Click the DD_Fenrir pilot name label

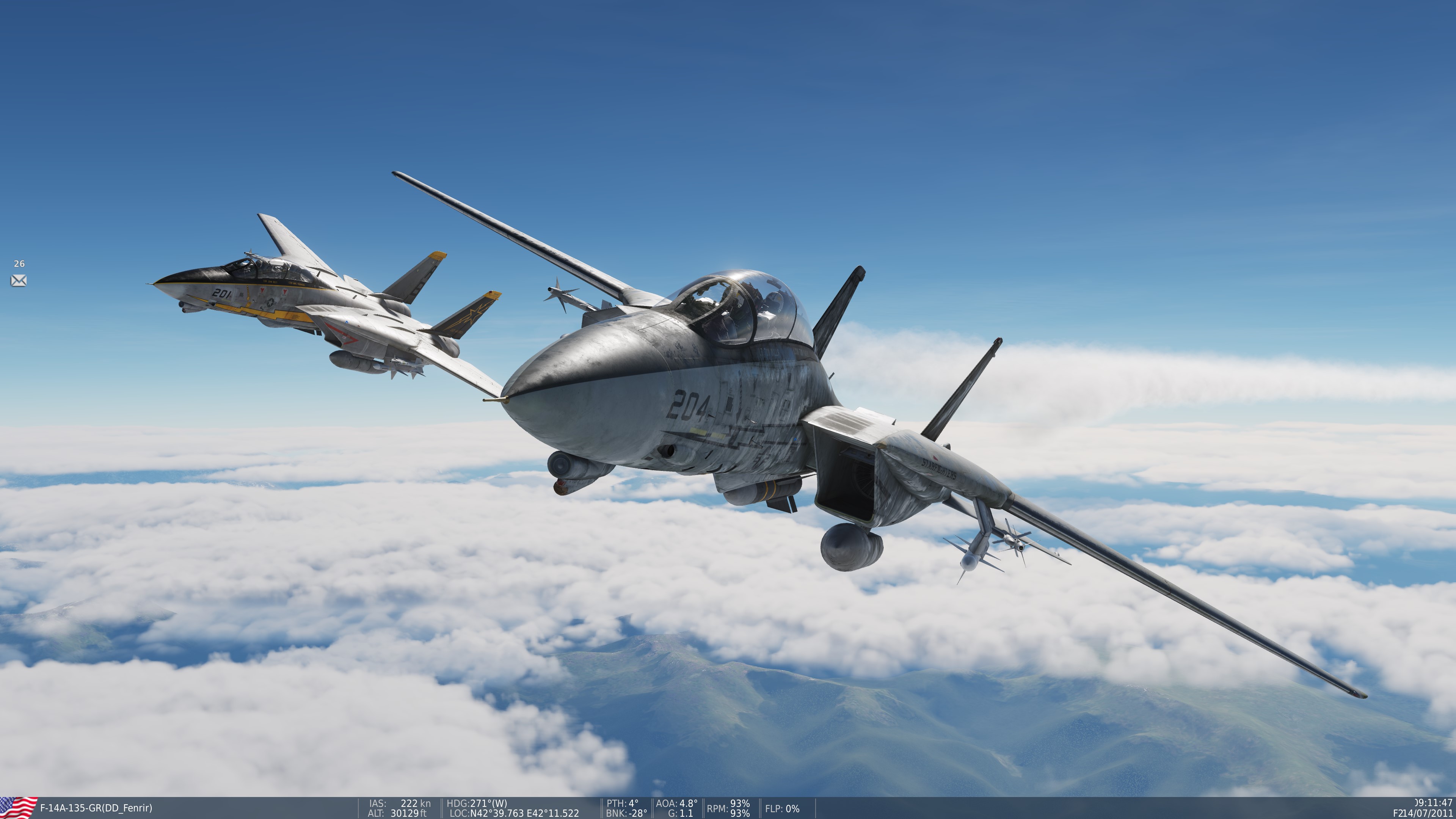127,808
